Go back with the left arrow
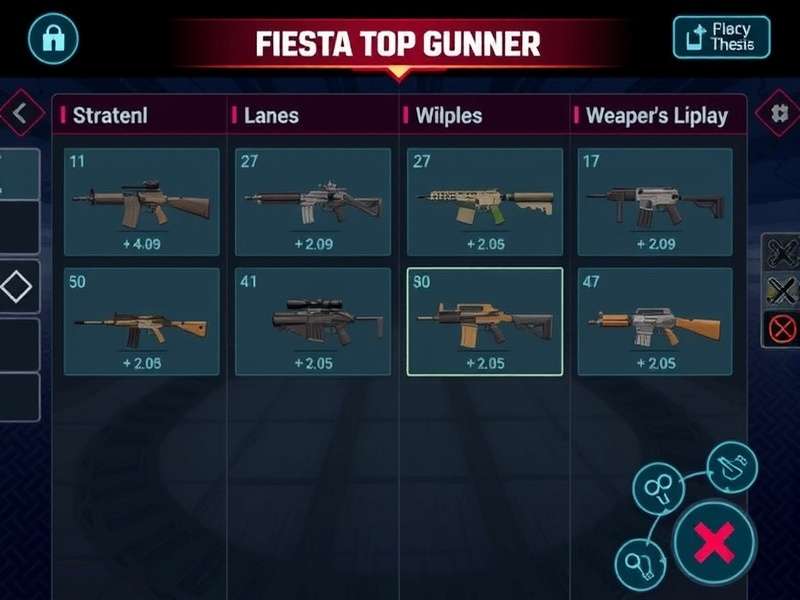800x600 pixels. [x=18, y=115]
